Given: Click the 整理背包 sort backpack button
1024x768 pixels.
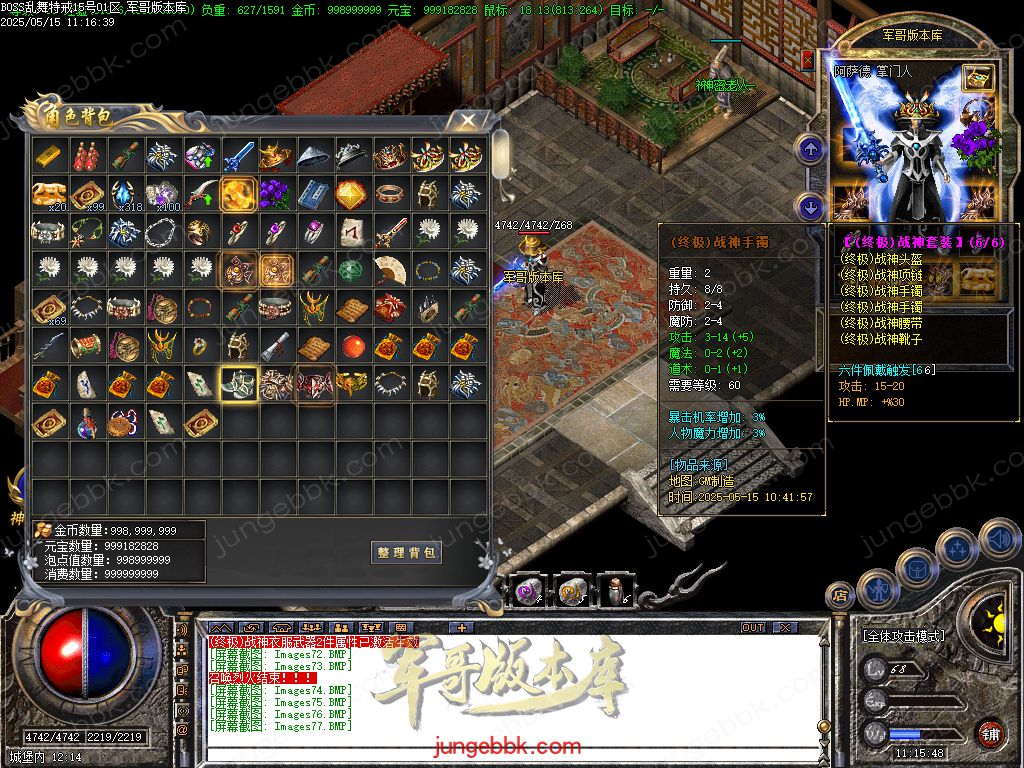Looking at the screenshot, I should coord(406,552).
